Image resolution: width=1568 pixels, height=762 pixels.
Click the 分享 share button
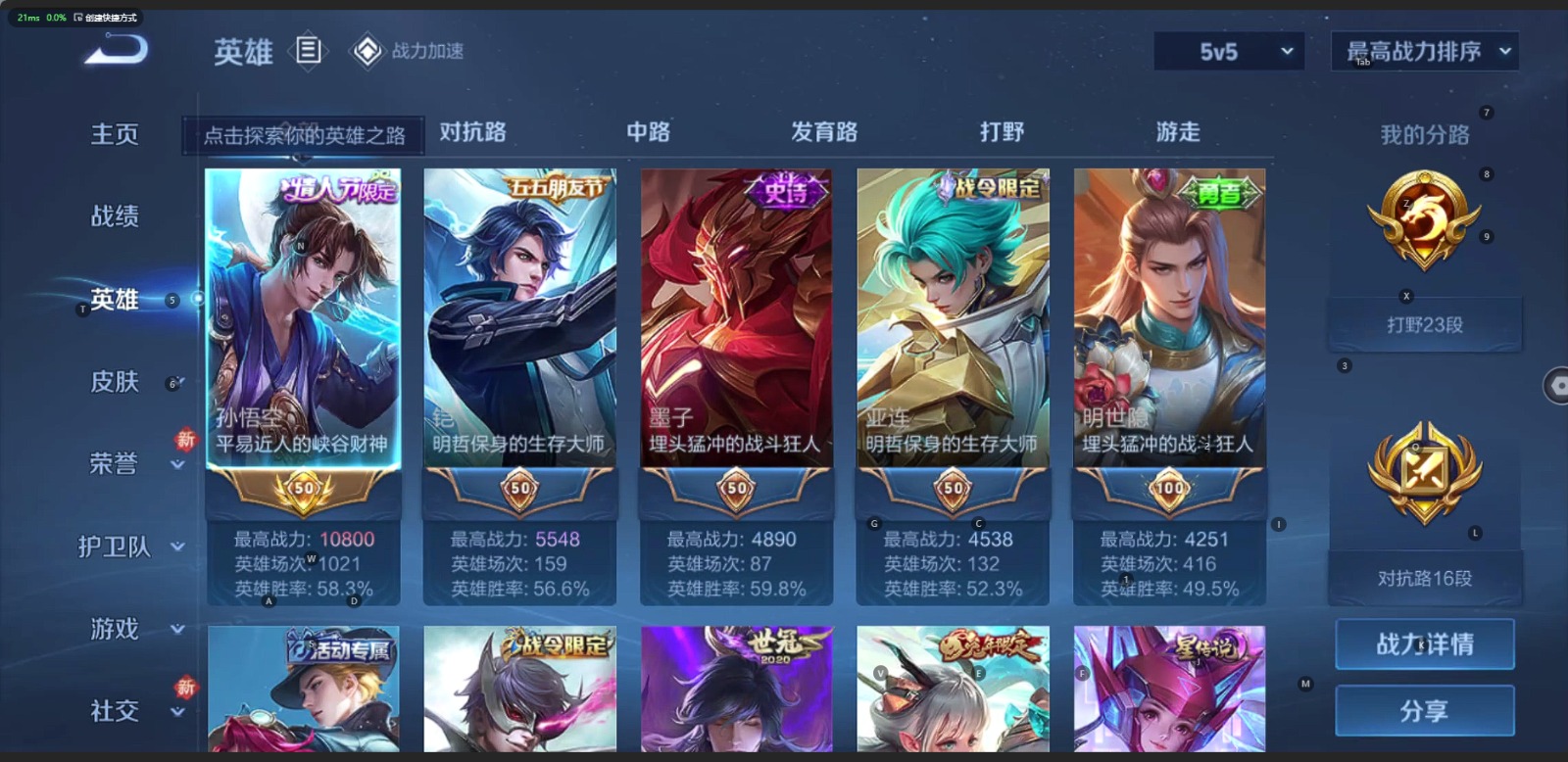click(1424, 711)
